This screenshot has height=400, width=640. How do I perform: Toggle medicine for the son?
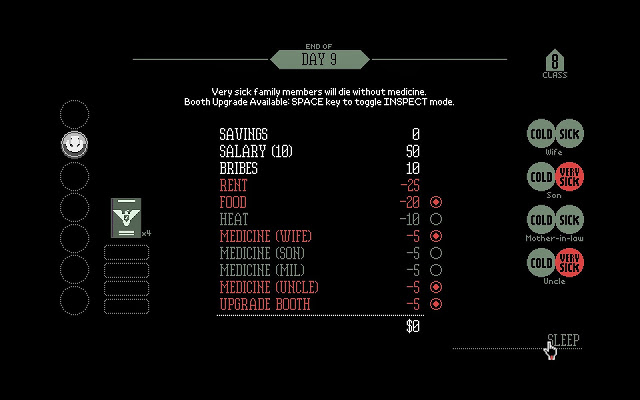(x=436, y=253)
